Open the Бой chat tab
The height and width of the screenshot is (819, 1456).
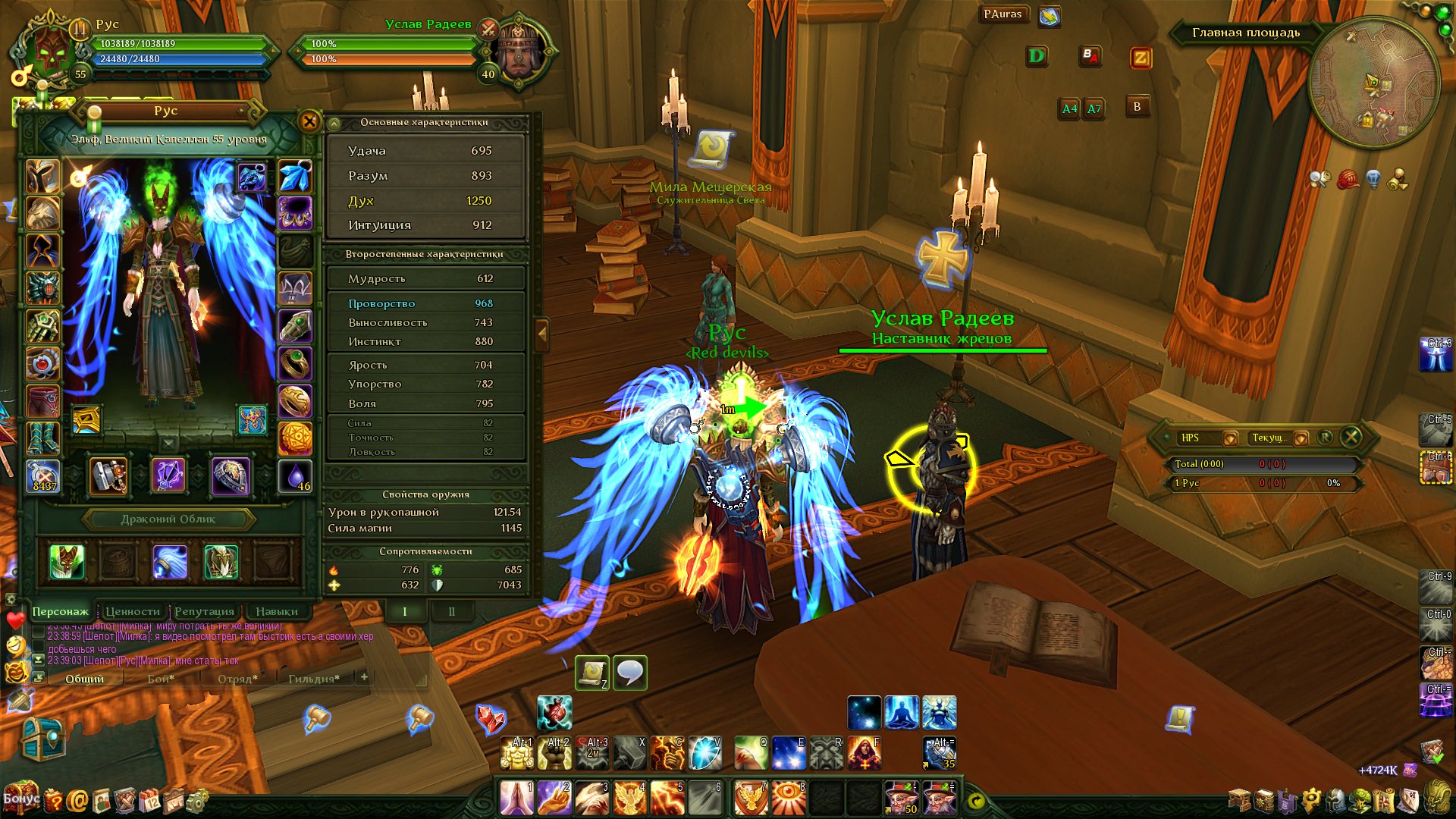click(161, 679)
